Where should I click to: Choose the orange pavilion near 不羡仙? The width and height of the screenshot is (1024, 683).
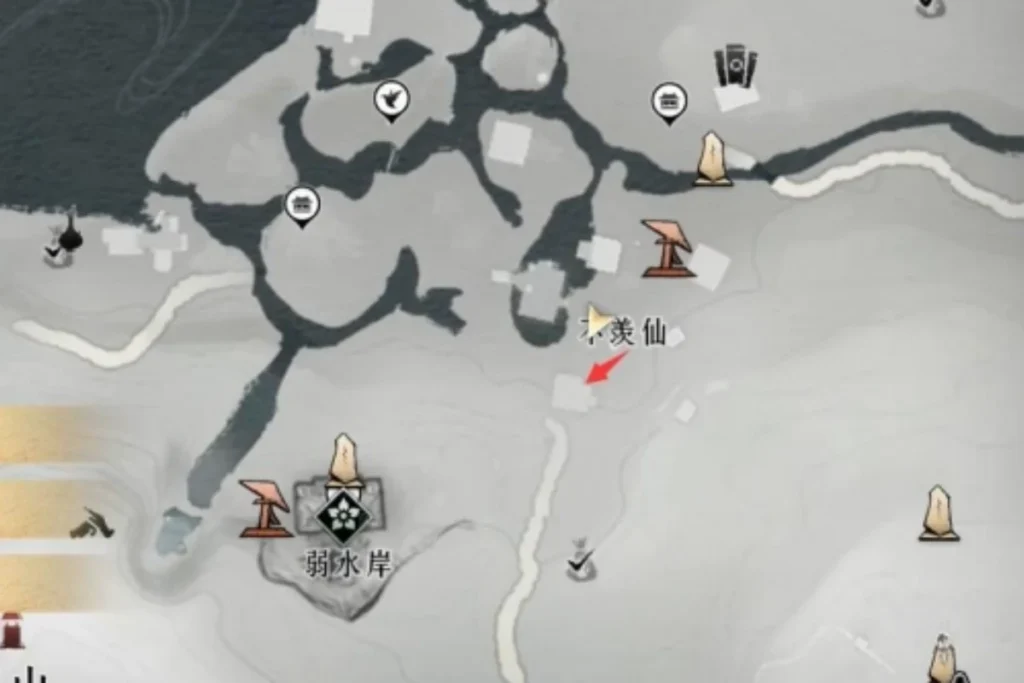[667, 248]
